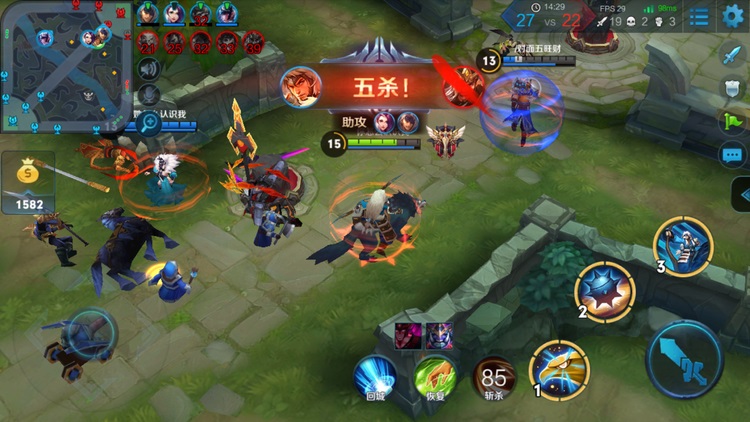This screenshot has height=422, width=750.
Task: Activate skill 3 ultimate ability
Action: point(684,246)
